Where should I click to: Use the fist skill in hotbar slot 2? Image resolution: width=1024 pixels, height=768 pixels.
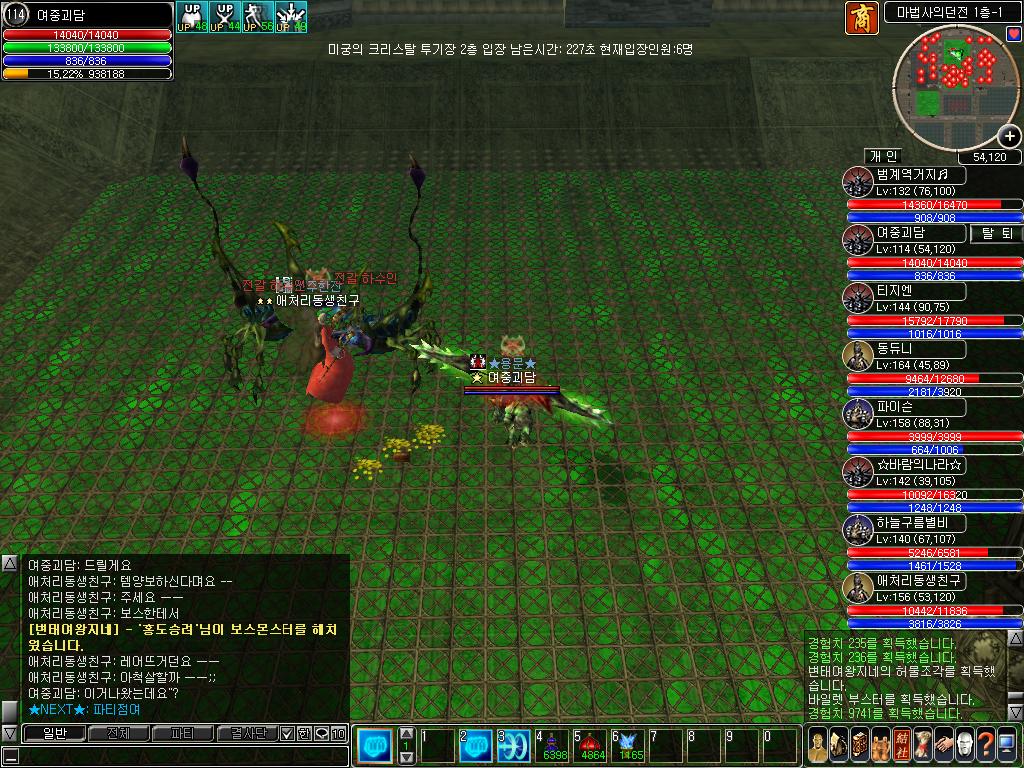pos(478,746)
